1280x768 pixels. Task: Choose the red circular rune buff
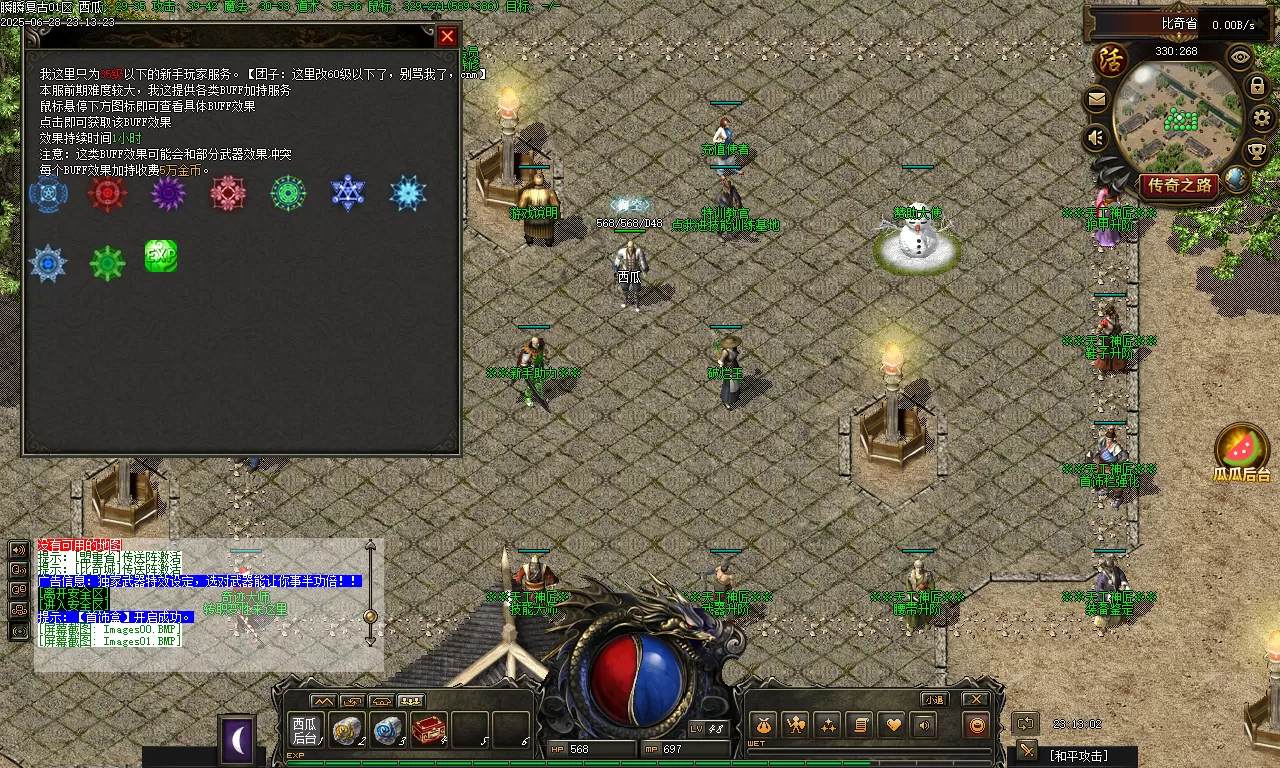pyautogui.click(x=107, y=193)
